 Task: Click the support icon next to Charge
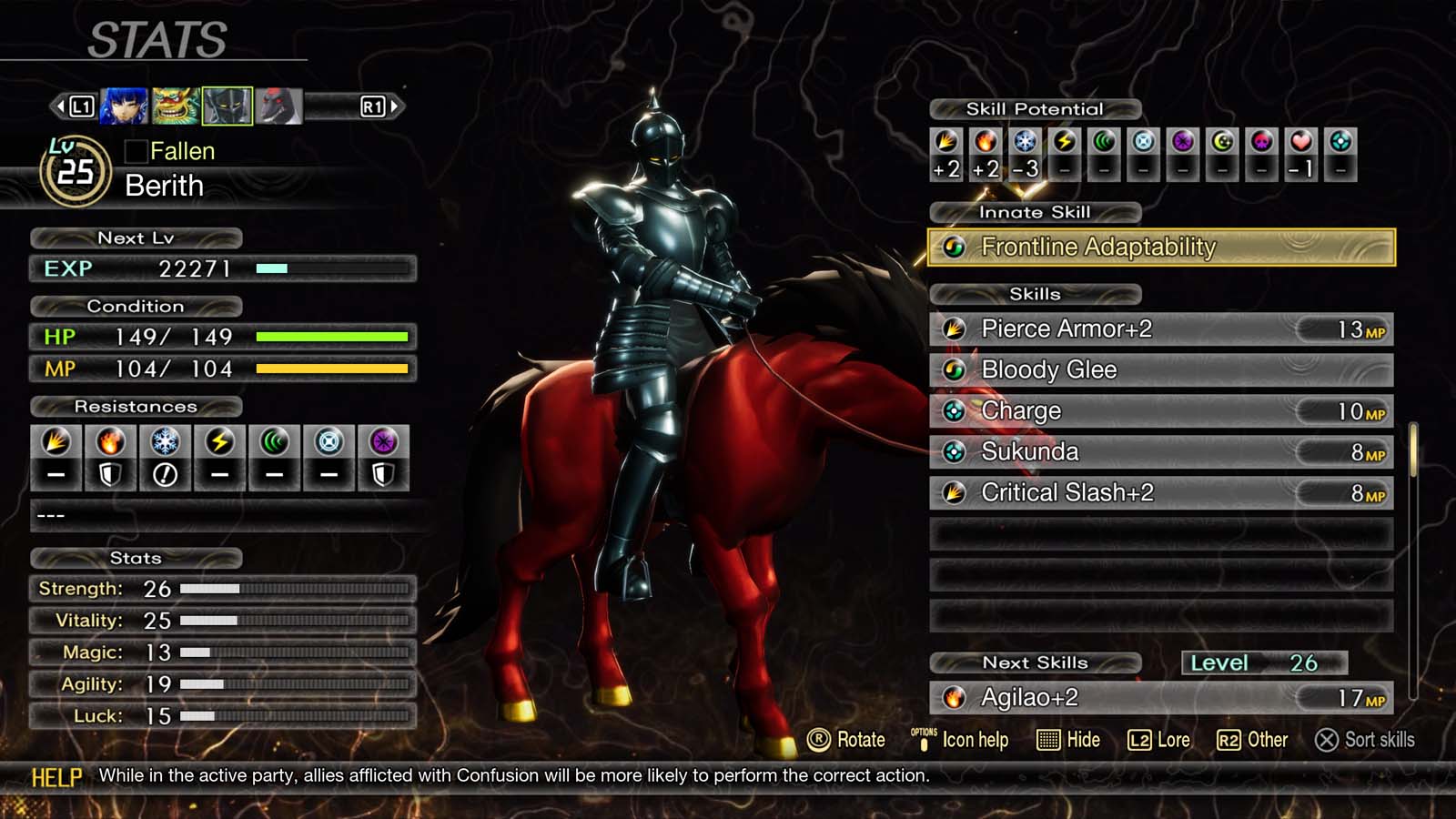pos(954,411)
